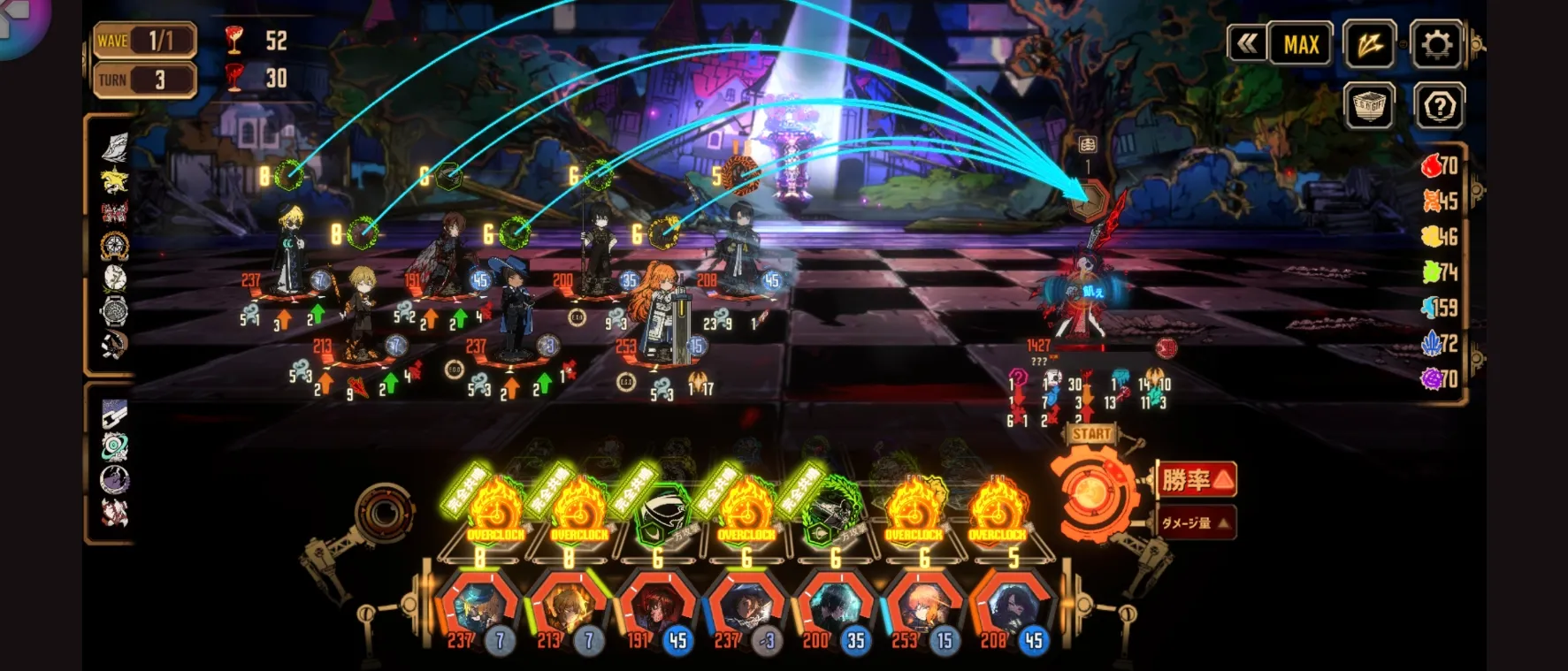This screenshot has height=671, width=1568.
Task: Collapse the top bar with the double-arrow button
Action: tap(1247, 43)
